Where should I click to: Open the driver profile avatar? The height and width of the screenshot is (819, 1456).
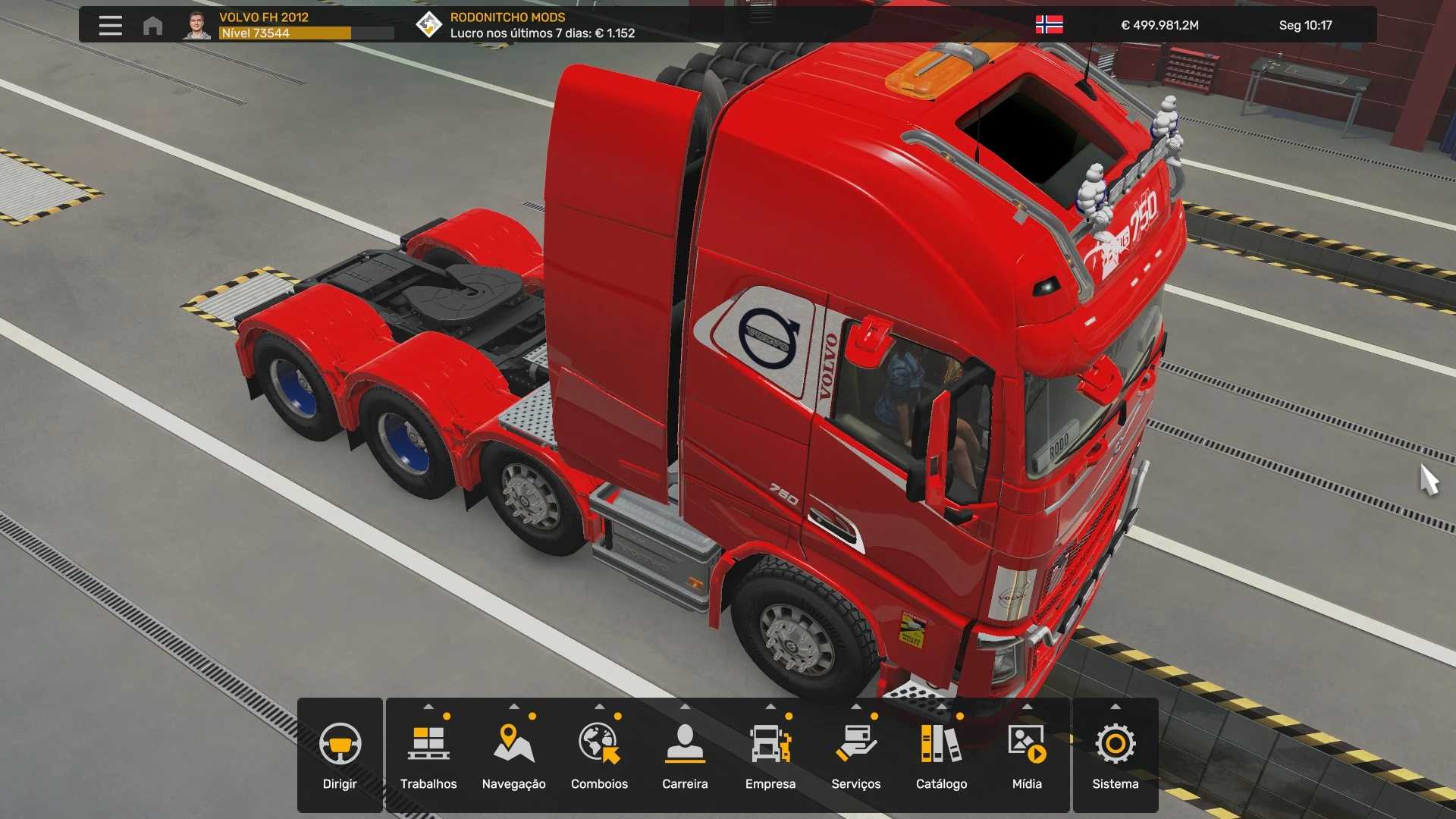(197, 25)
